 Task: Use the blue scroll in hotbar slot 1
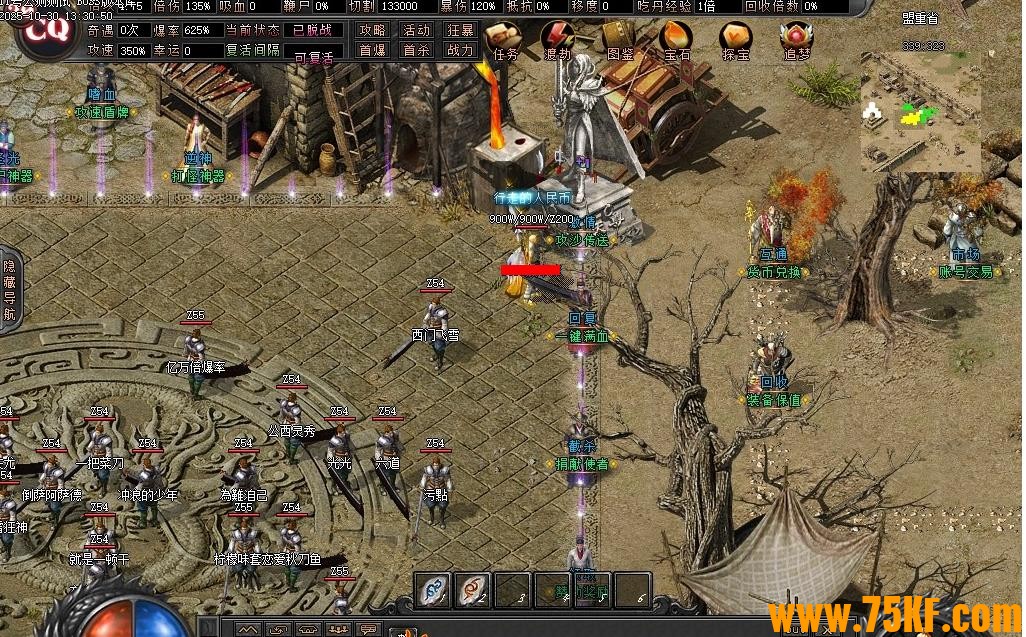pos(432,589)
